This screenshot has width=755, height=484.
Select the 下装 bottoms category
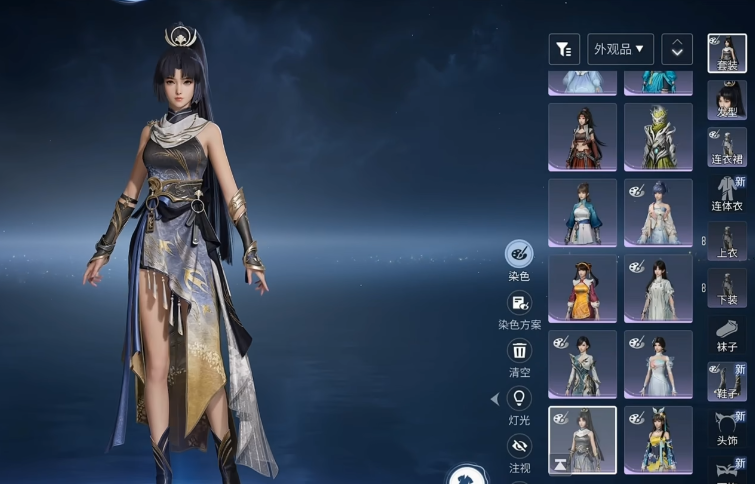pos(727,288)
